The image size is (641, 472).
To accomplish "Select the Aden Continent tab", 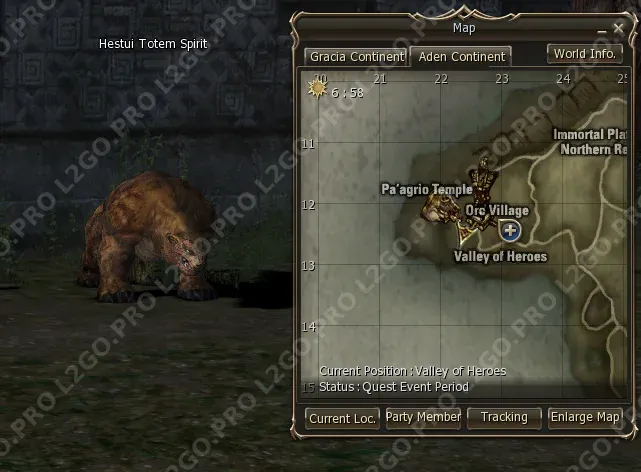I will click(461, 57).
